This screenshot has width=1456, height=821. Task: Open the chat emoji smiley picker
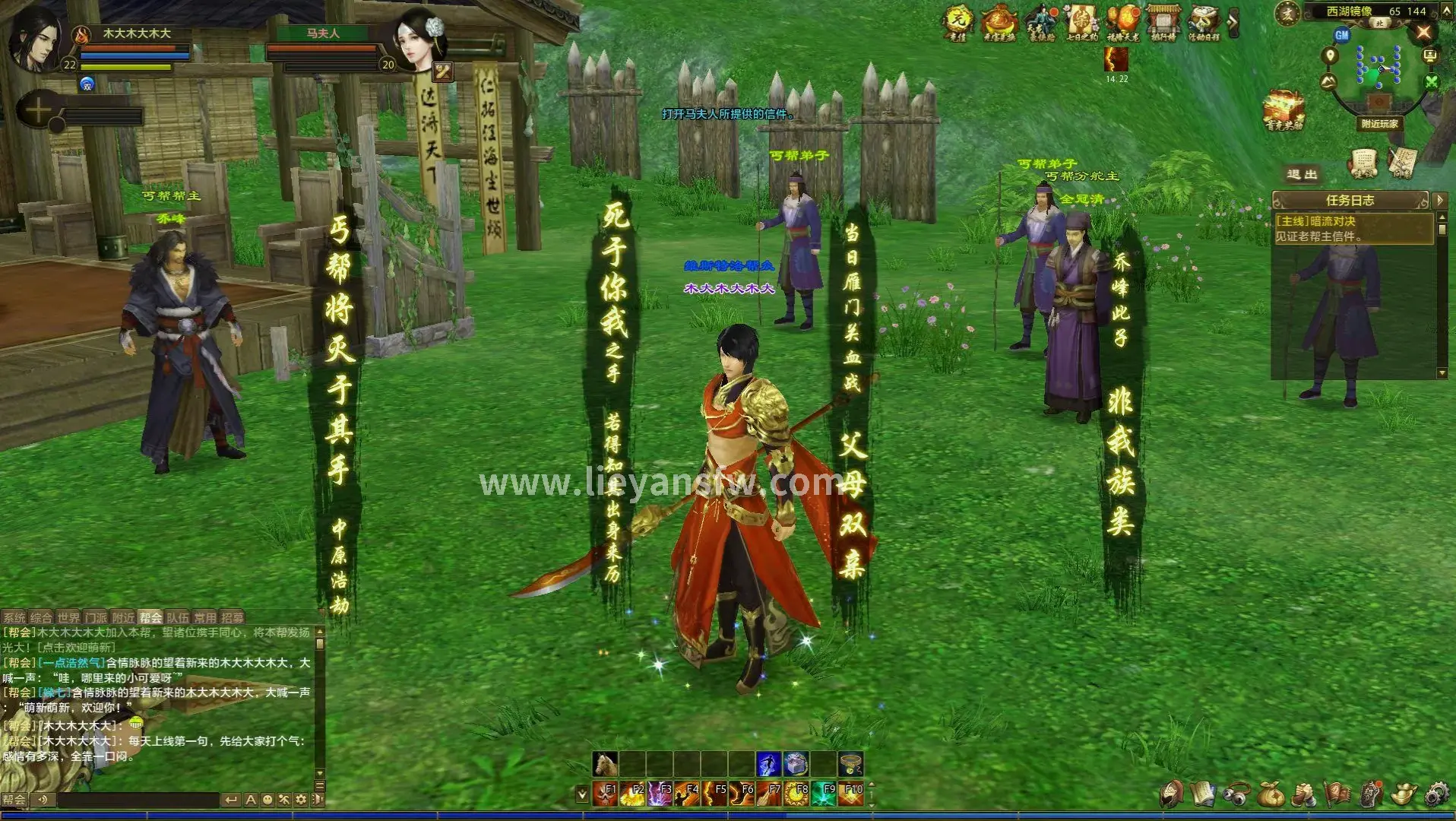[267, 800]
